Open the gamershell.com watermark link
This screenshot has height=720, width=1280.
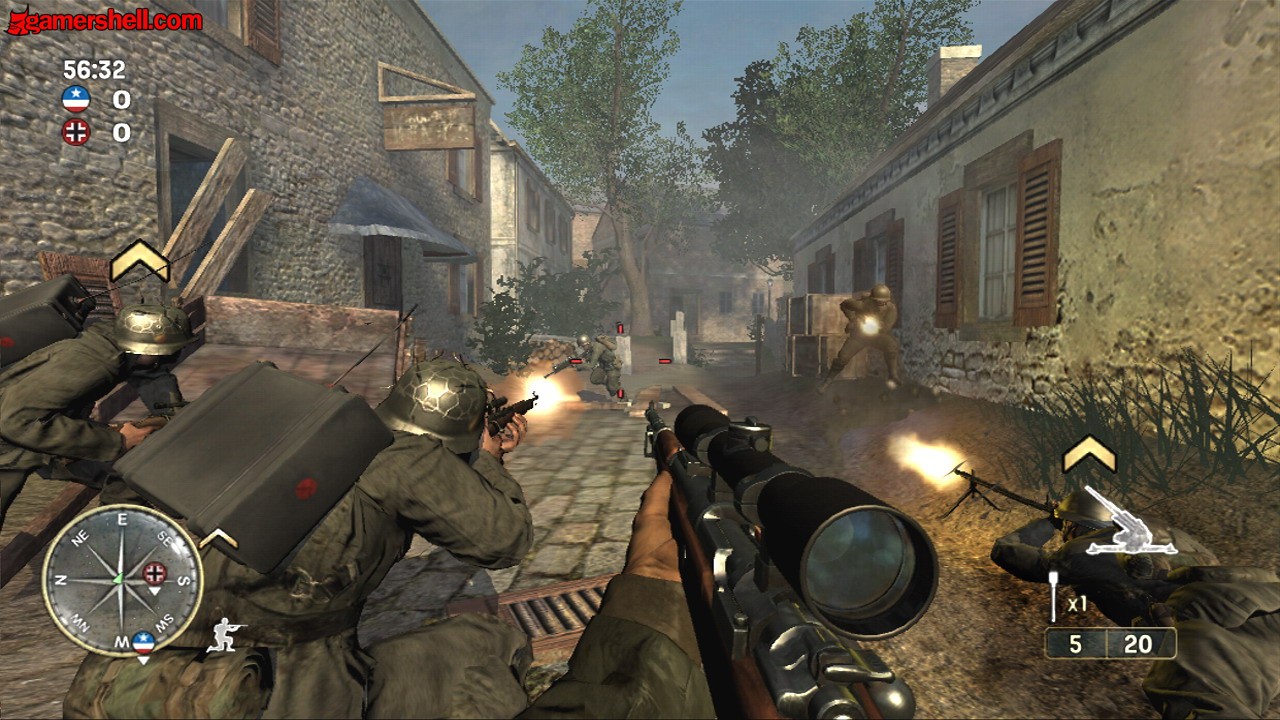click(105, 19)
